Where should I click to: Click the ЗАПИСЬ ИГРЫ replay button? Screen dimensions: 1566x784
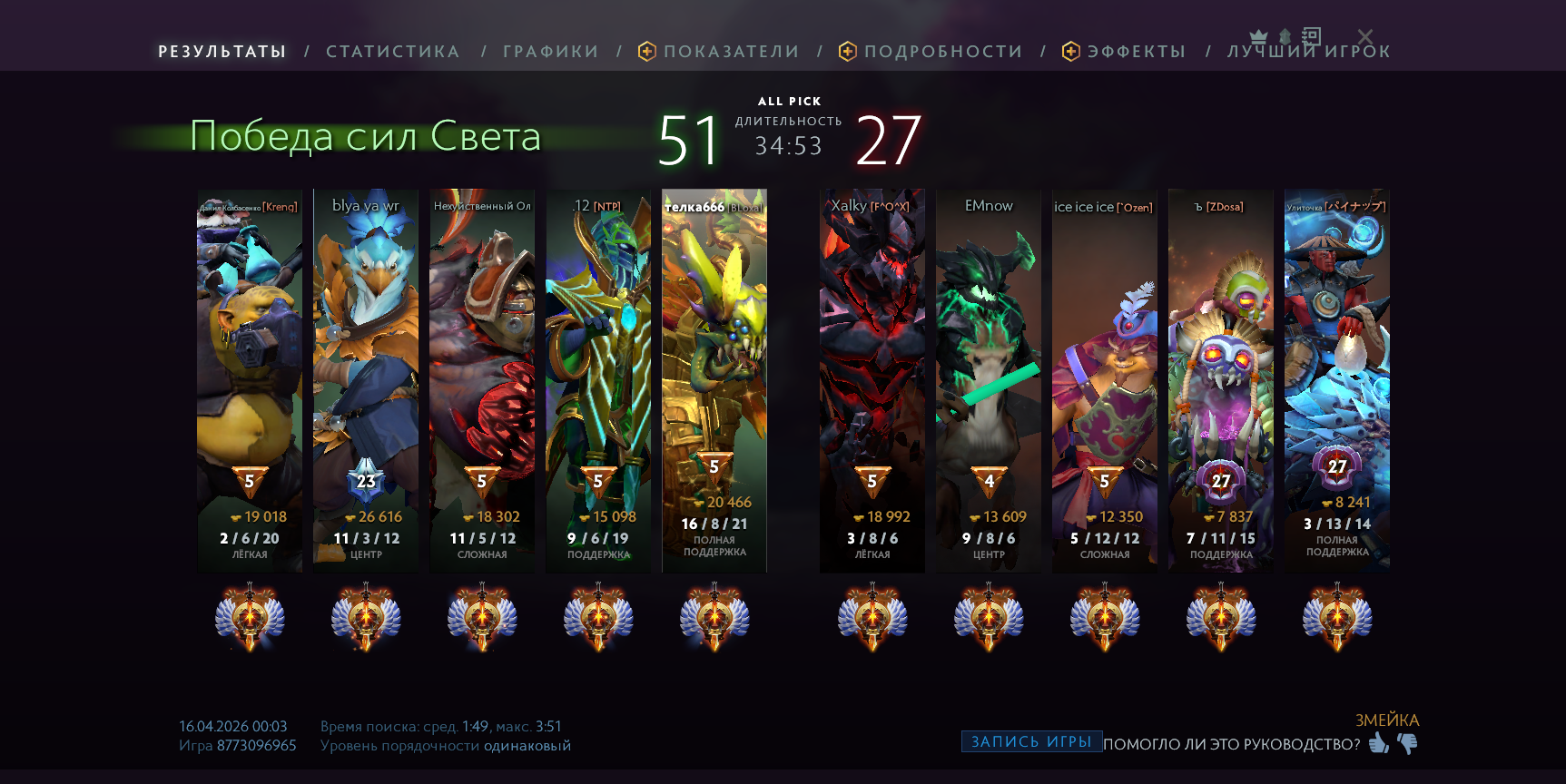click(x=1031, y=741)
